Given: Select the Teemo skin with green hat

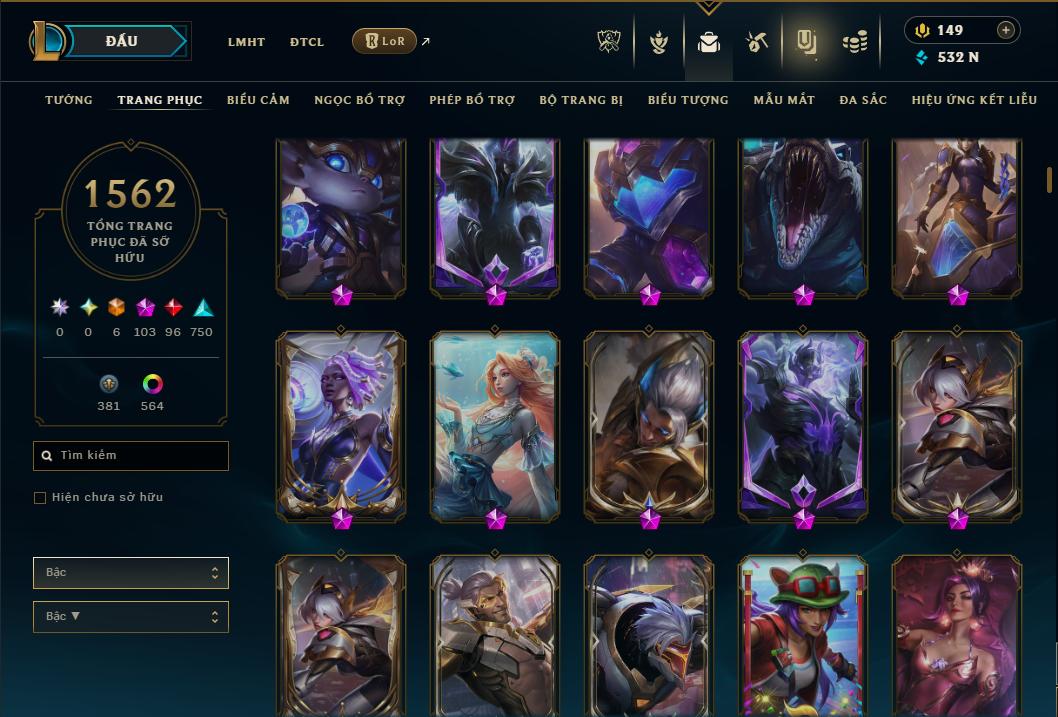Looking at the screenshot, I should [803, 635].
